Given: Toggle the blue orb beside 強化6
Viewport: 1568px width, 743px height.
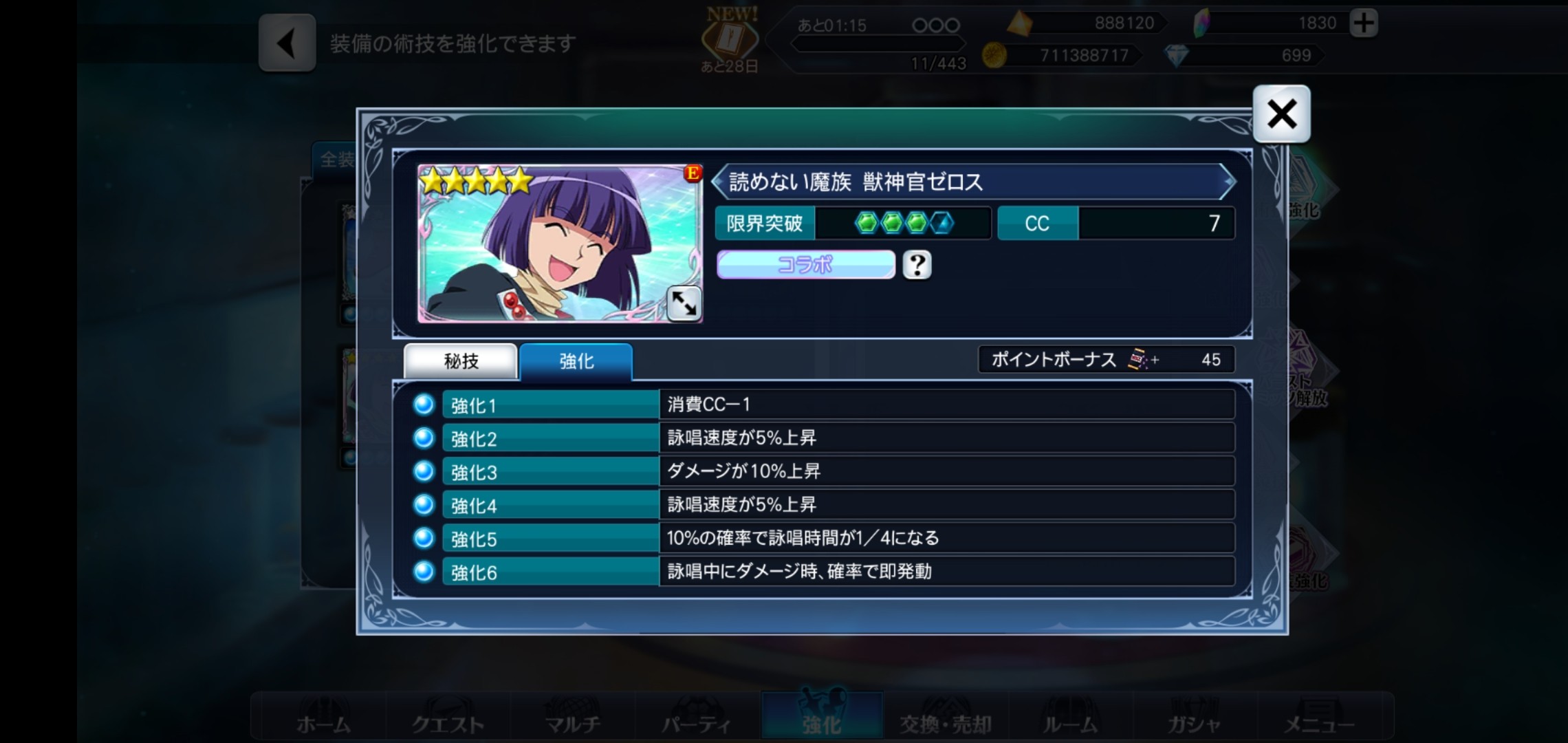Looking at the screenshot, I should 423,572.
